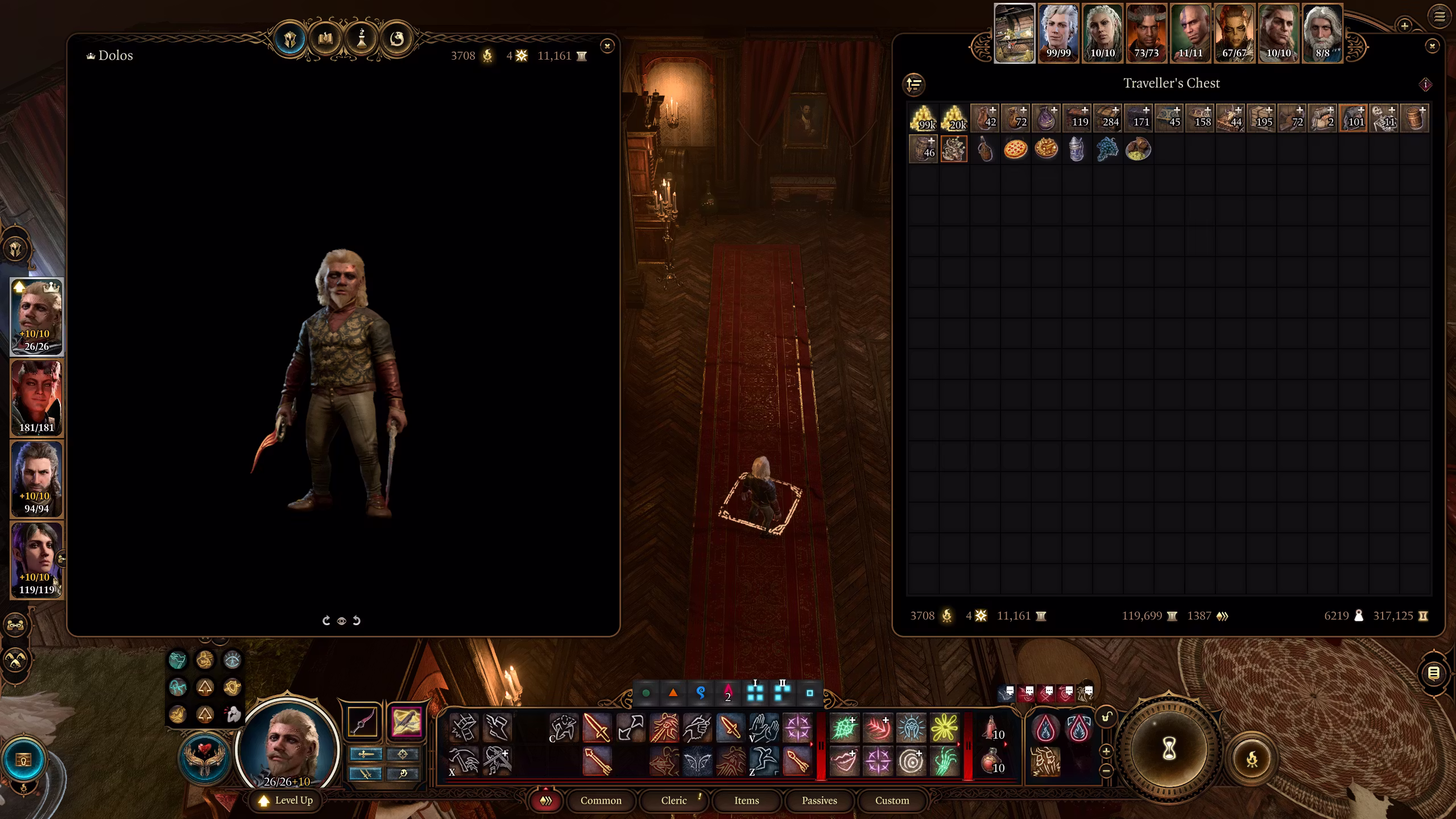Select the camp companion portrait showing 73/73

tap(1146, 33)
